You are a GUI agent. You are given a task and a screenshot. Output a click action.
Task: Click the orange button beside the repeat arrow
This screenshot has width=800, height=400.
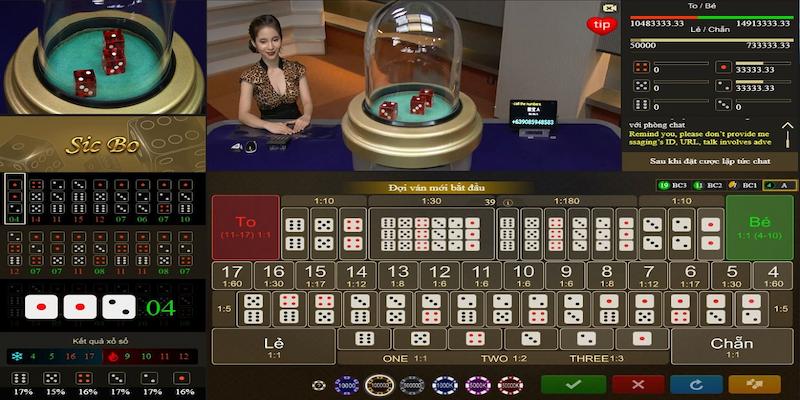[x=754, y=384]
